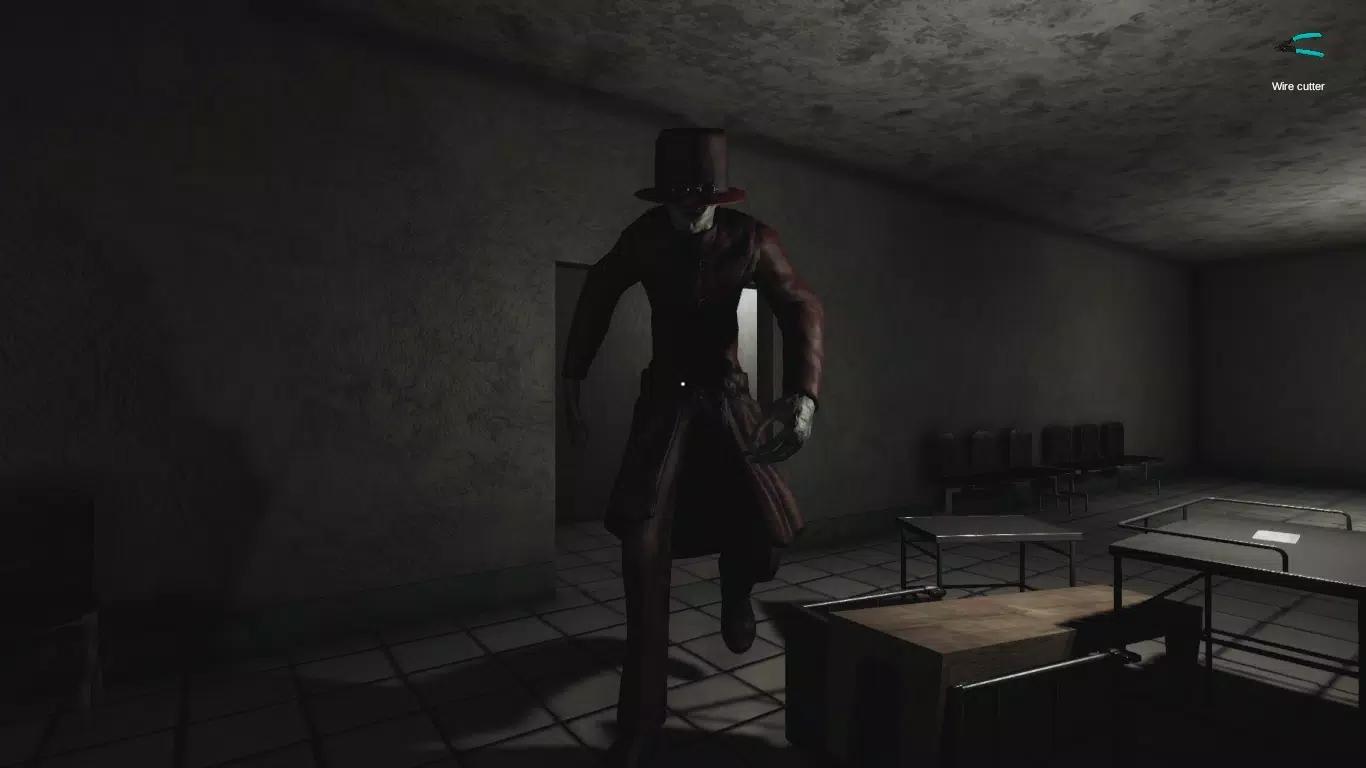Click the crosshair dot at screen center

[683, 384]
